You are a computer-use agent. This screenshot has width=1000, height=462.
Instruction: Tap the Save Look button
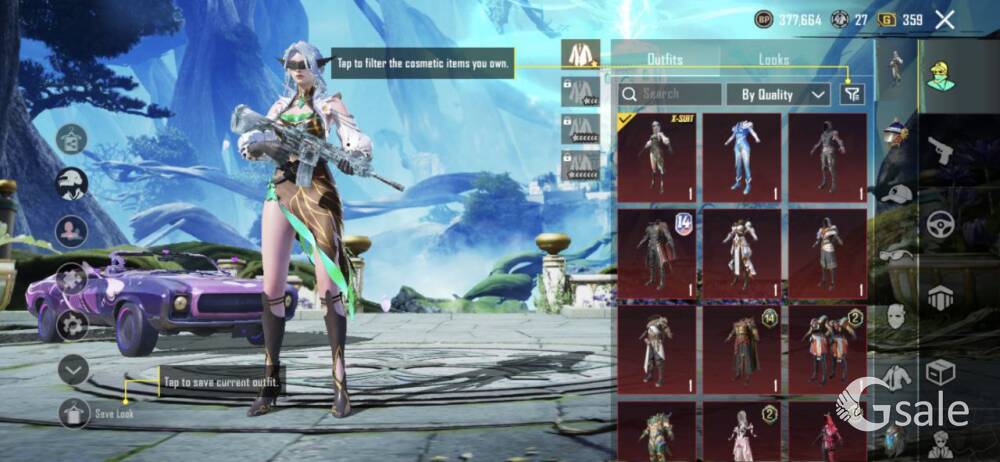tap(75, 412)
